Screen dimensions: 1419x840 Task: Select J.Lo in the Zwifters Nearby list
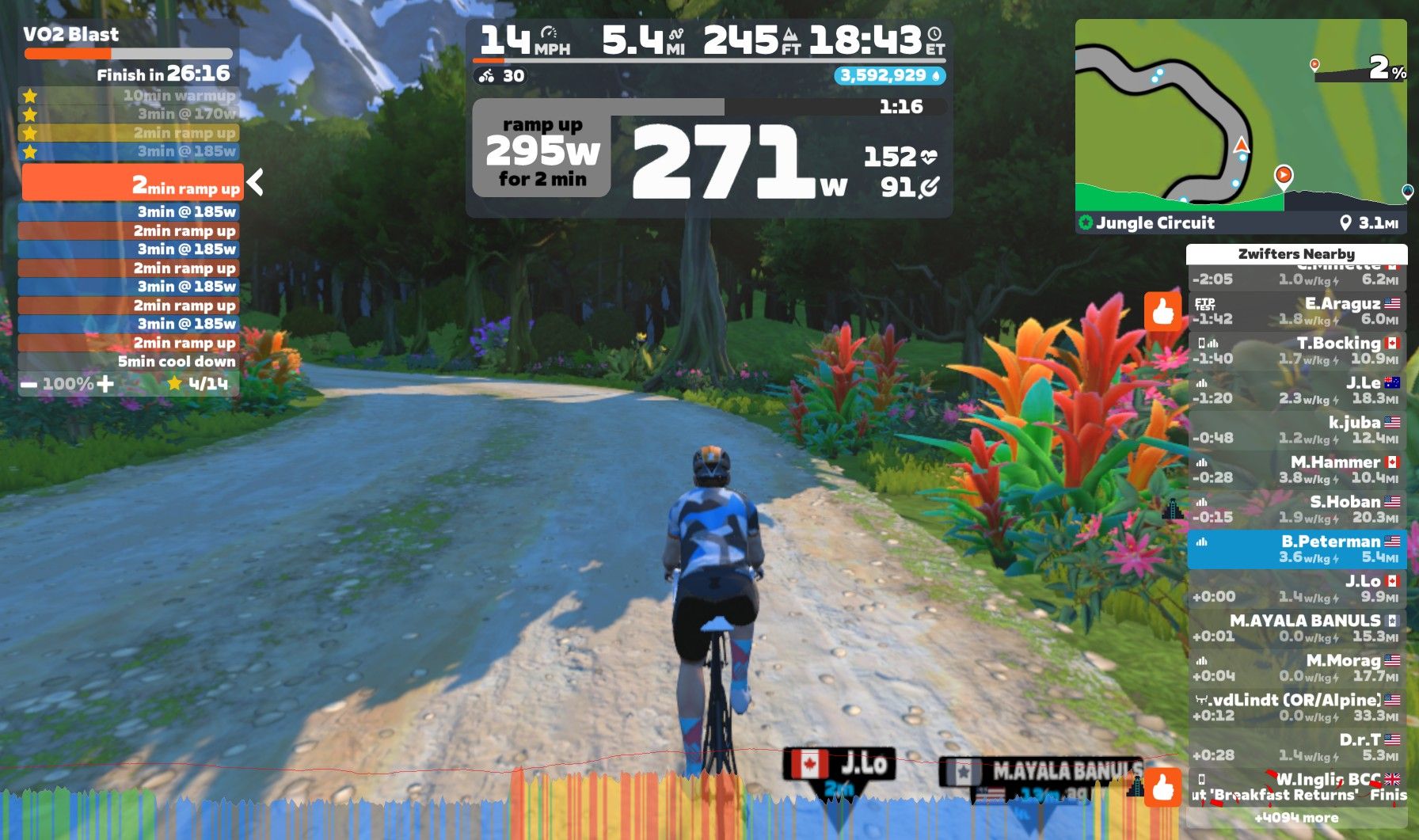pos(1296,588)
